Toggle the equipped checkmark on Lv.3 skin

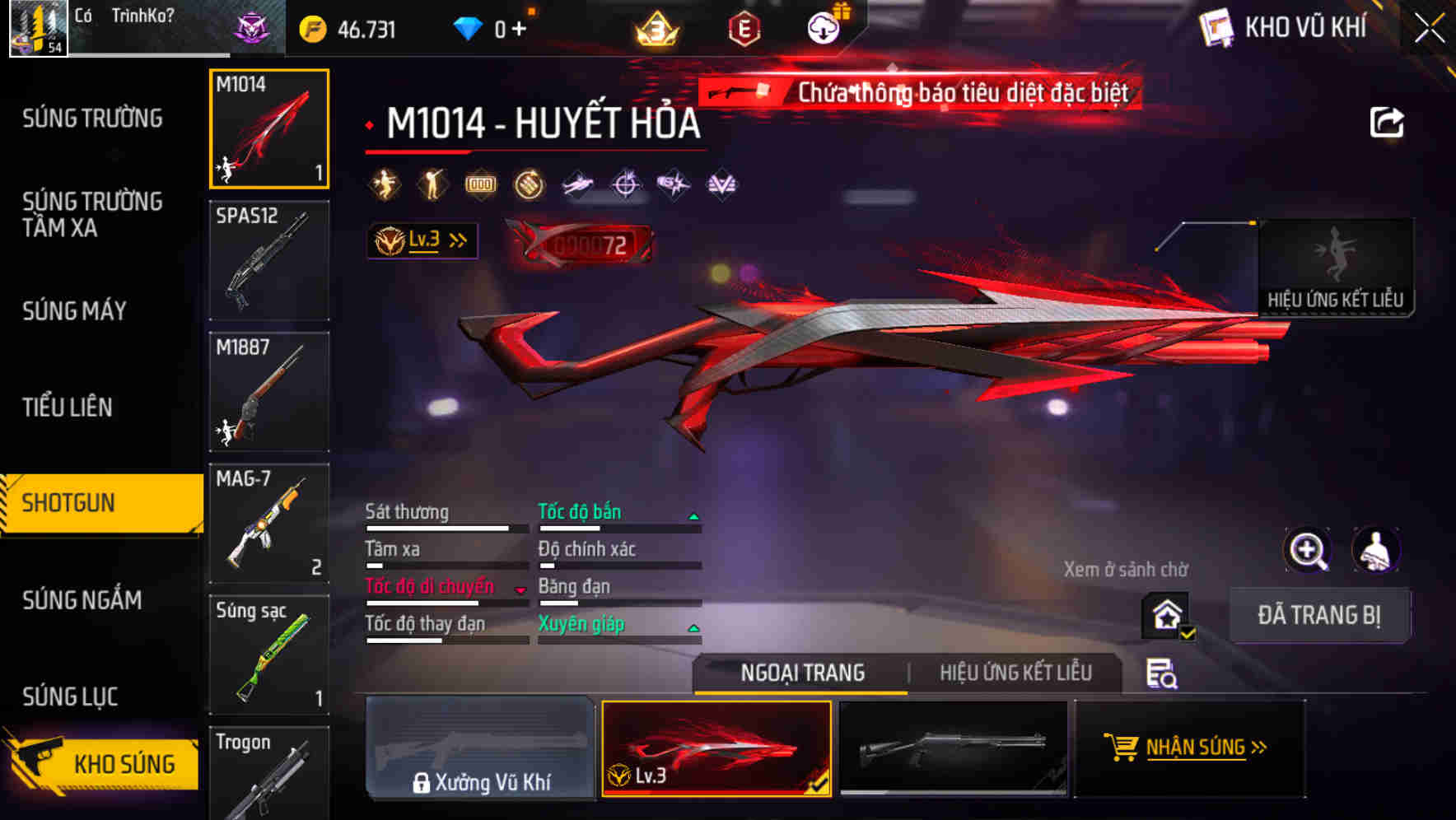tap(818, 786)
